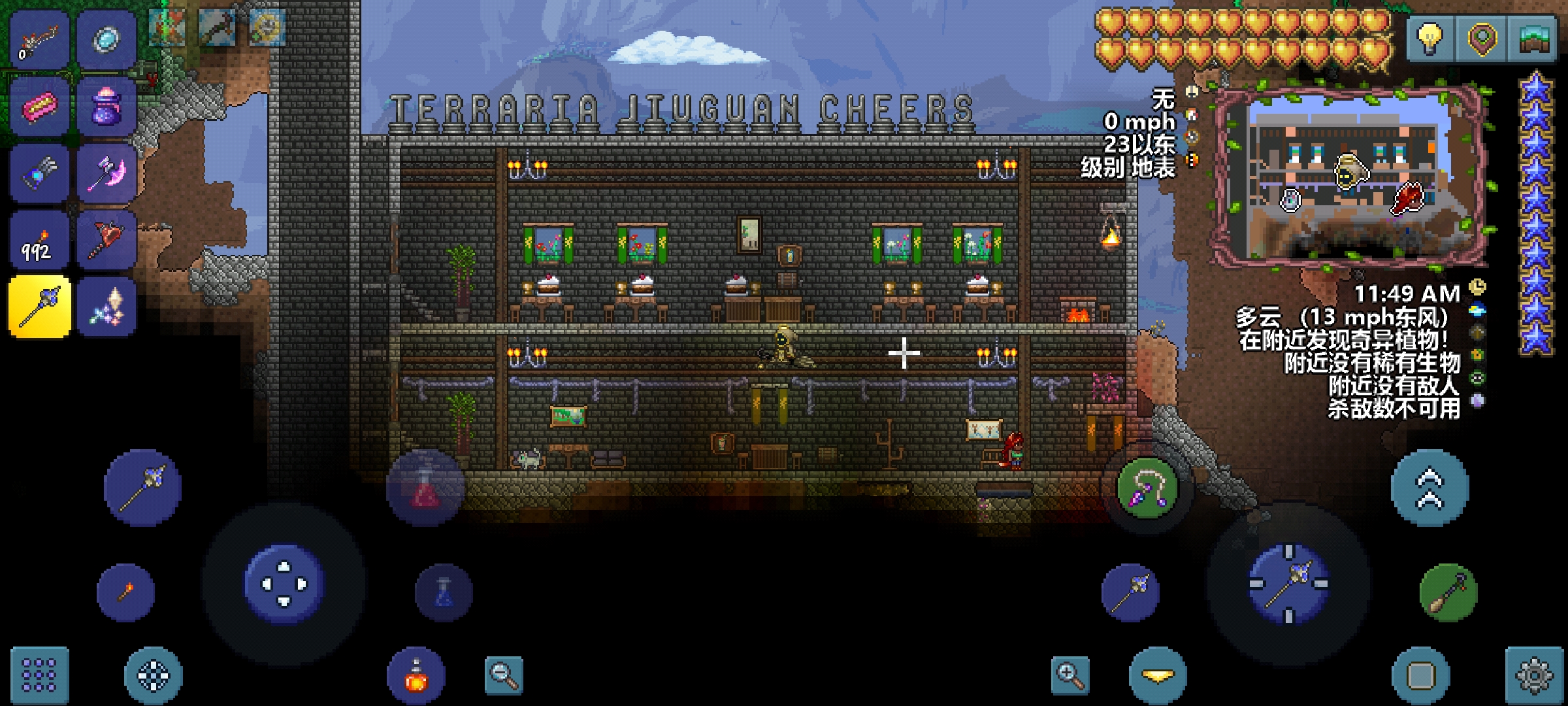
Task: Open the settings gear menu
Action: click(1533, 676)
